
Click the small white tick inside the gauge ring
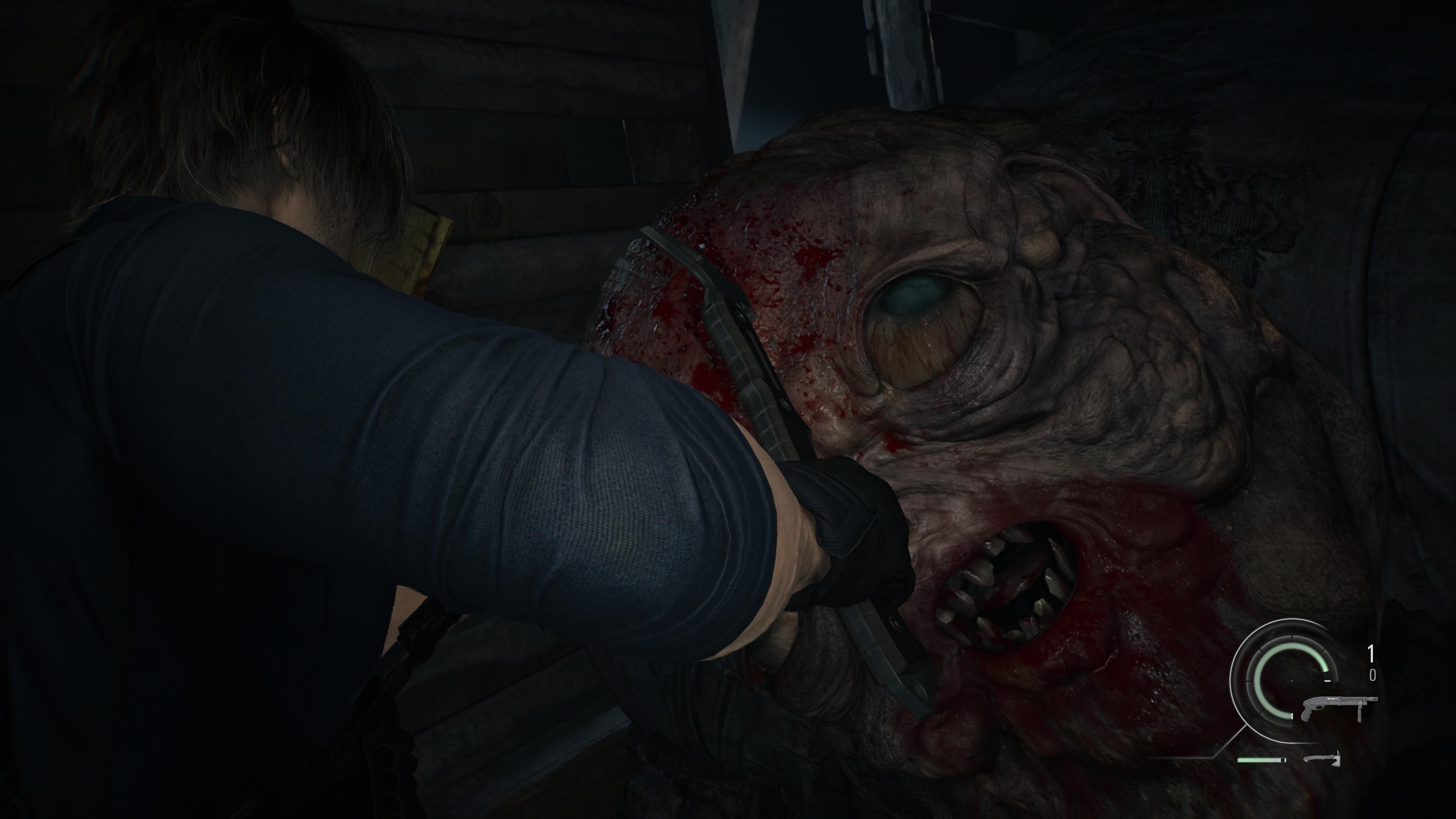pos(1328,681)
